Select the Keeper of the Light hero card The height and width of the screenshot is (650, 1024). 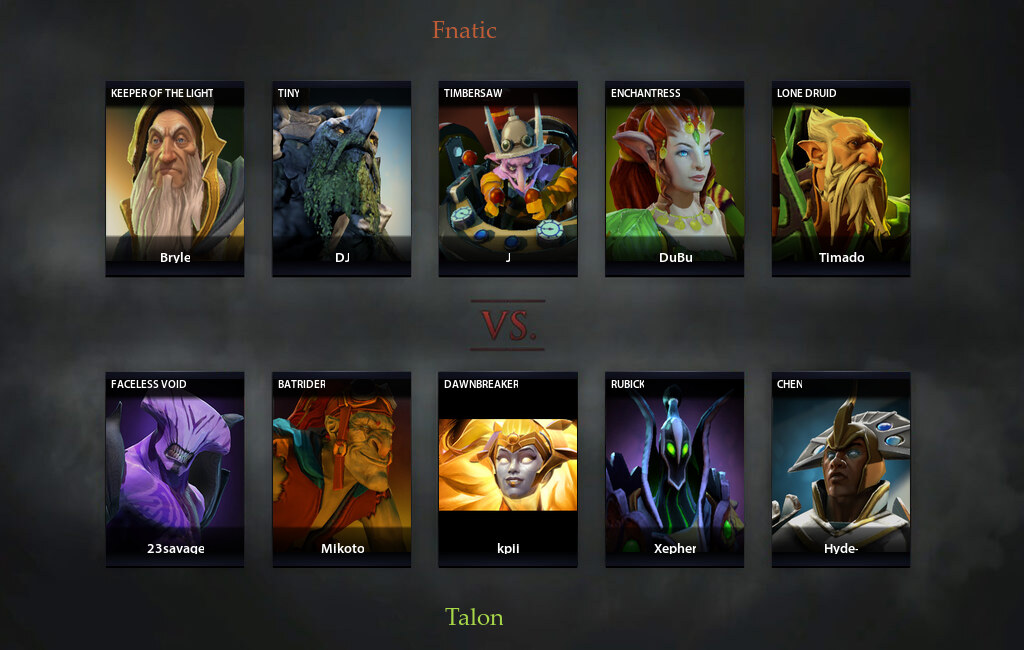(175, 178)
